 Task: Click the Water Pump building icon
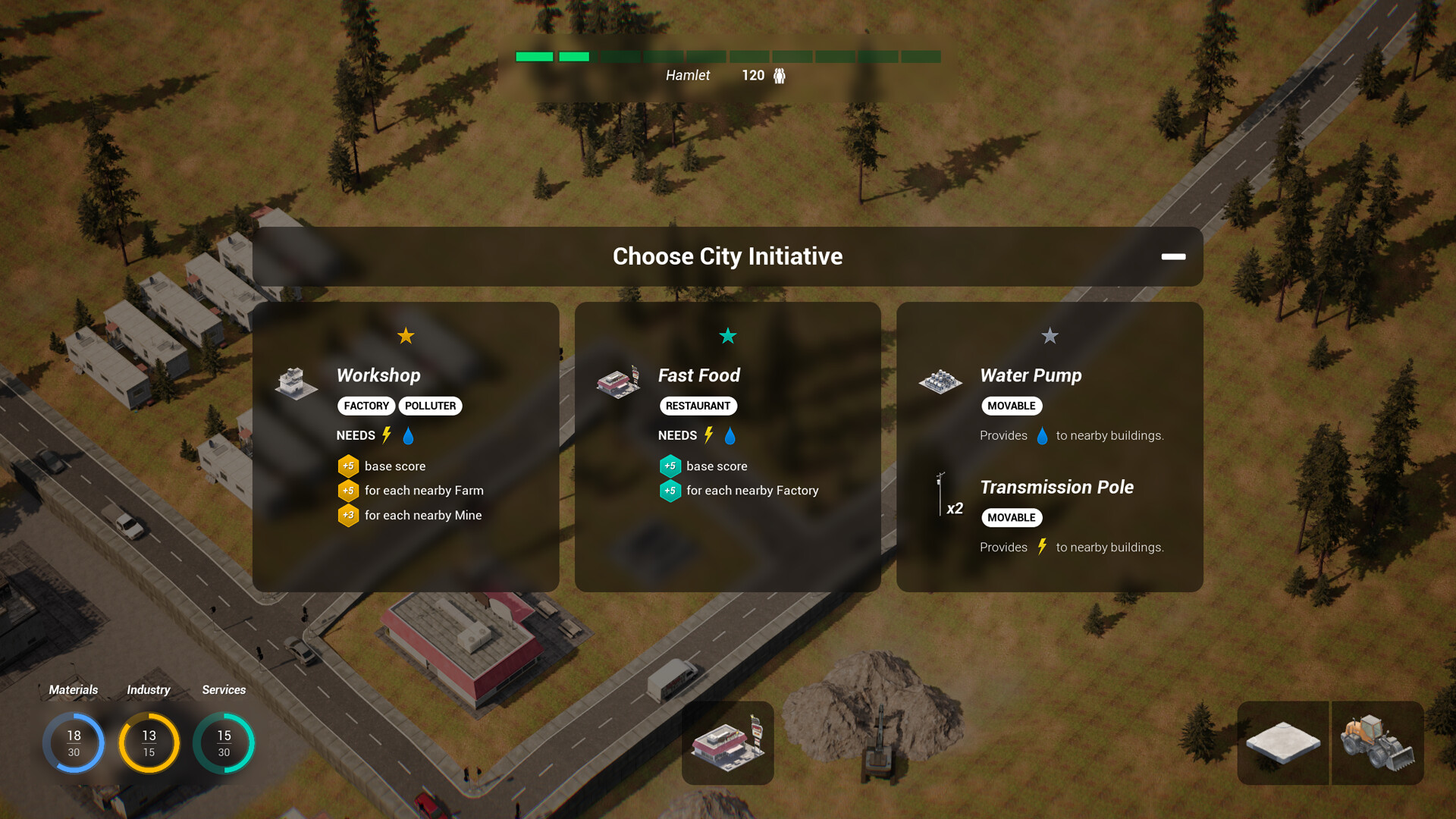(940, 383)
